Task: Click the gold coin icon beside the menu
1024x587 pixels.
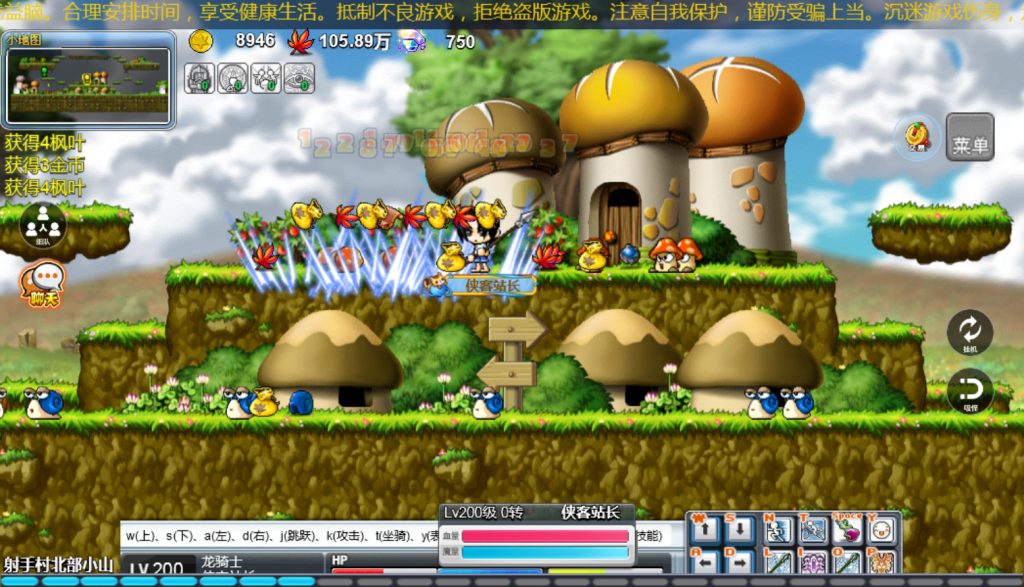Action: point(917,137)
